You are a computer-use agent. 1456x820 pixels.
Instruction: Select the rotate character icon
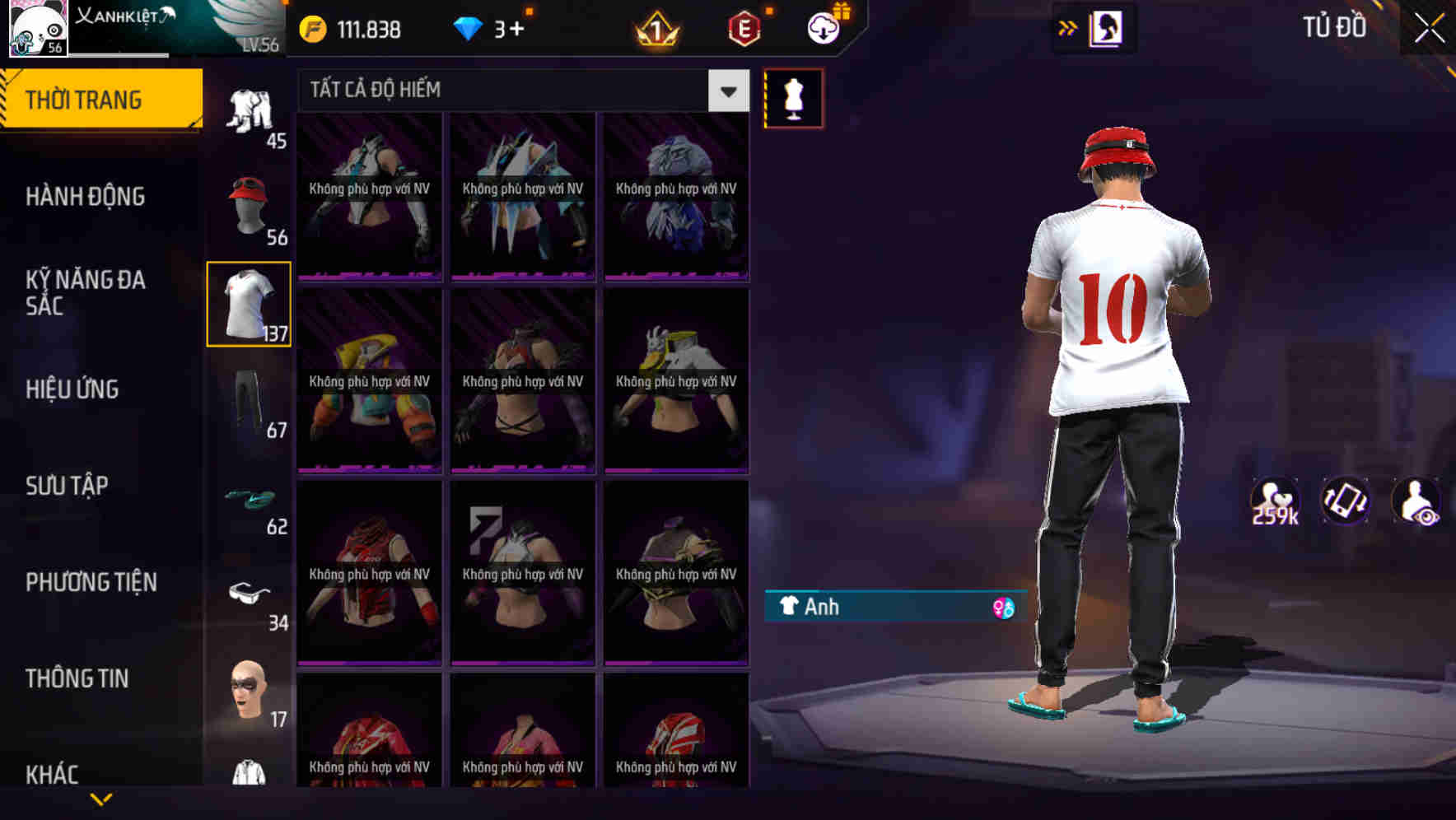pyautogui.click(x=1344, y=505)
